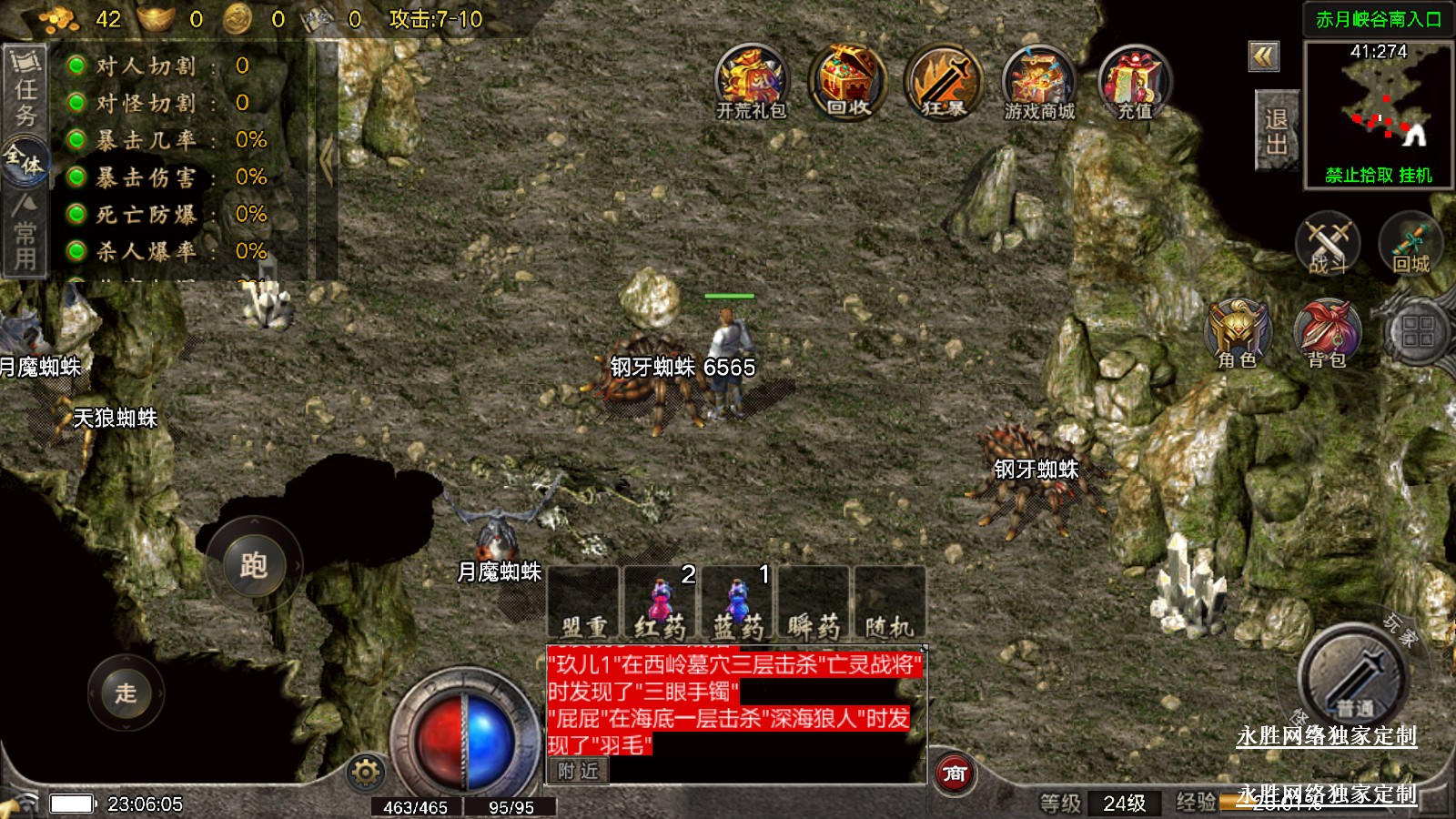Viewport: 1456px width, 819px height.
Task: Open the gear settings button
Action: pyautogui.click(x=366, y=773)
